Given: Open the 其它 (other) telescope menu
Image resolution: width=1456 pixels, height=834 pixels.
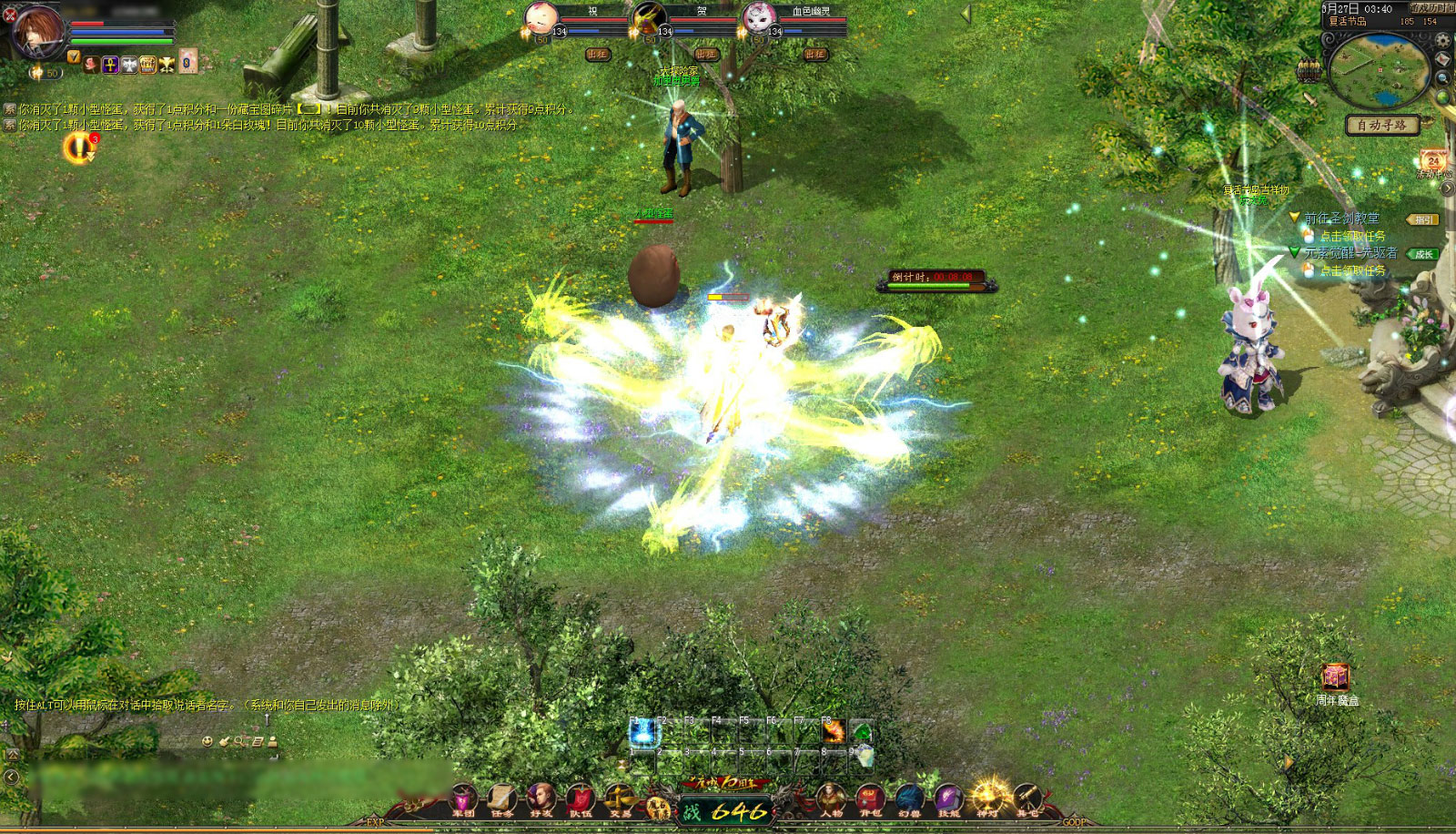Looking at the screenshot, I should click(1027, 799).
